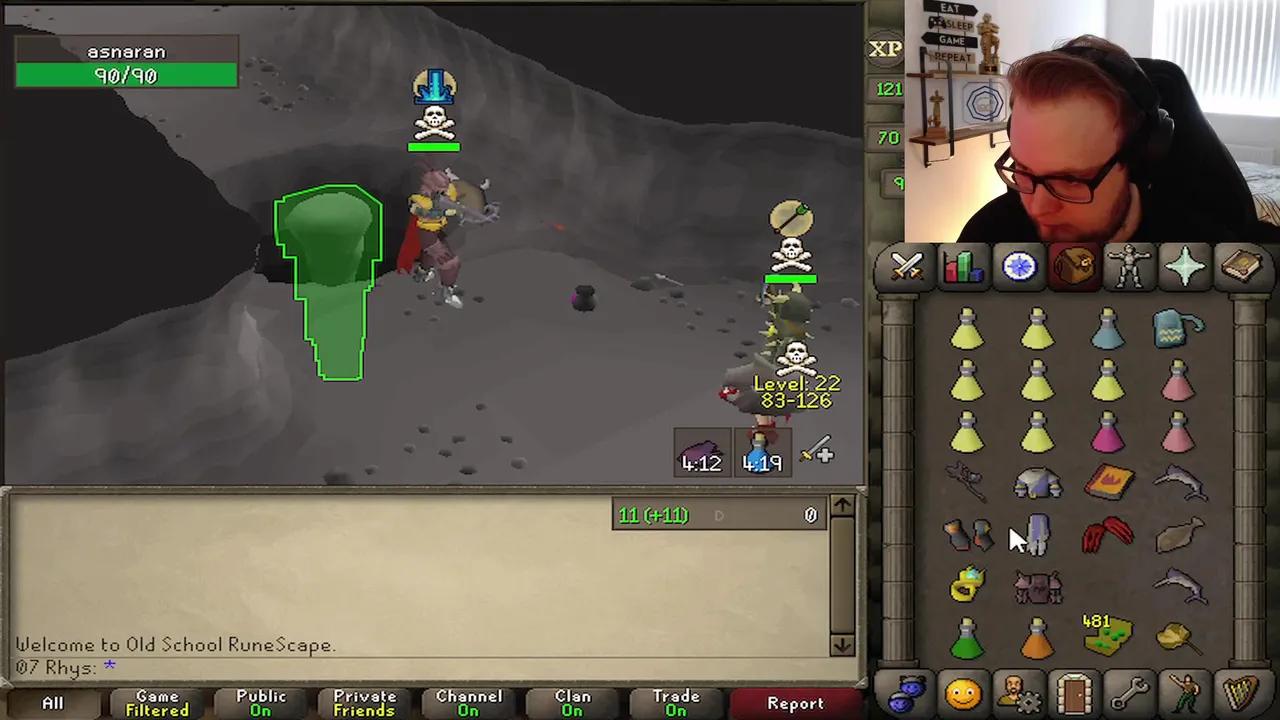Open the Clan Chat panel
Viewport: 1280px width, 720px height.
click(909, 690)
